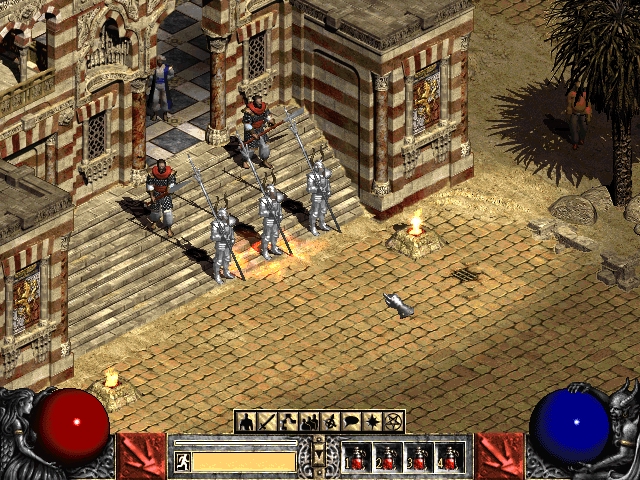The height and width of the screenshot is (480, 640).
Task: Use the healing potion in belt slot 2
Action: point(388,459)
